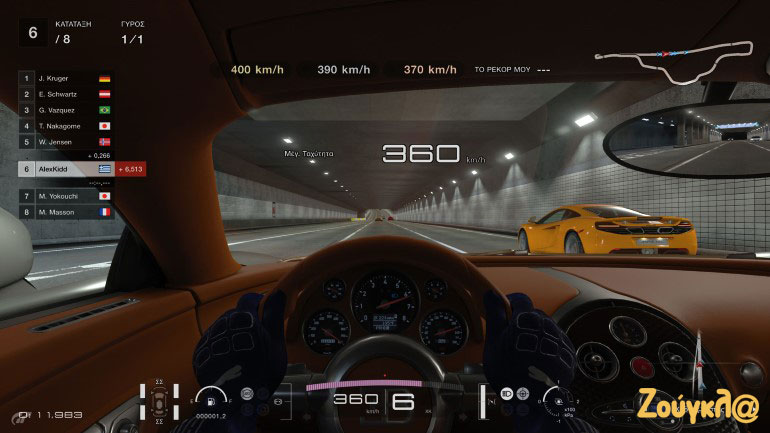The height and width of the screenshot is (433, 770).
Task: Click the Zougla watermark logo
Action: pyautogui.click(x=707, y=397)
